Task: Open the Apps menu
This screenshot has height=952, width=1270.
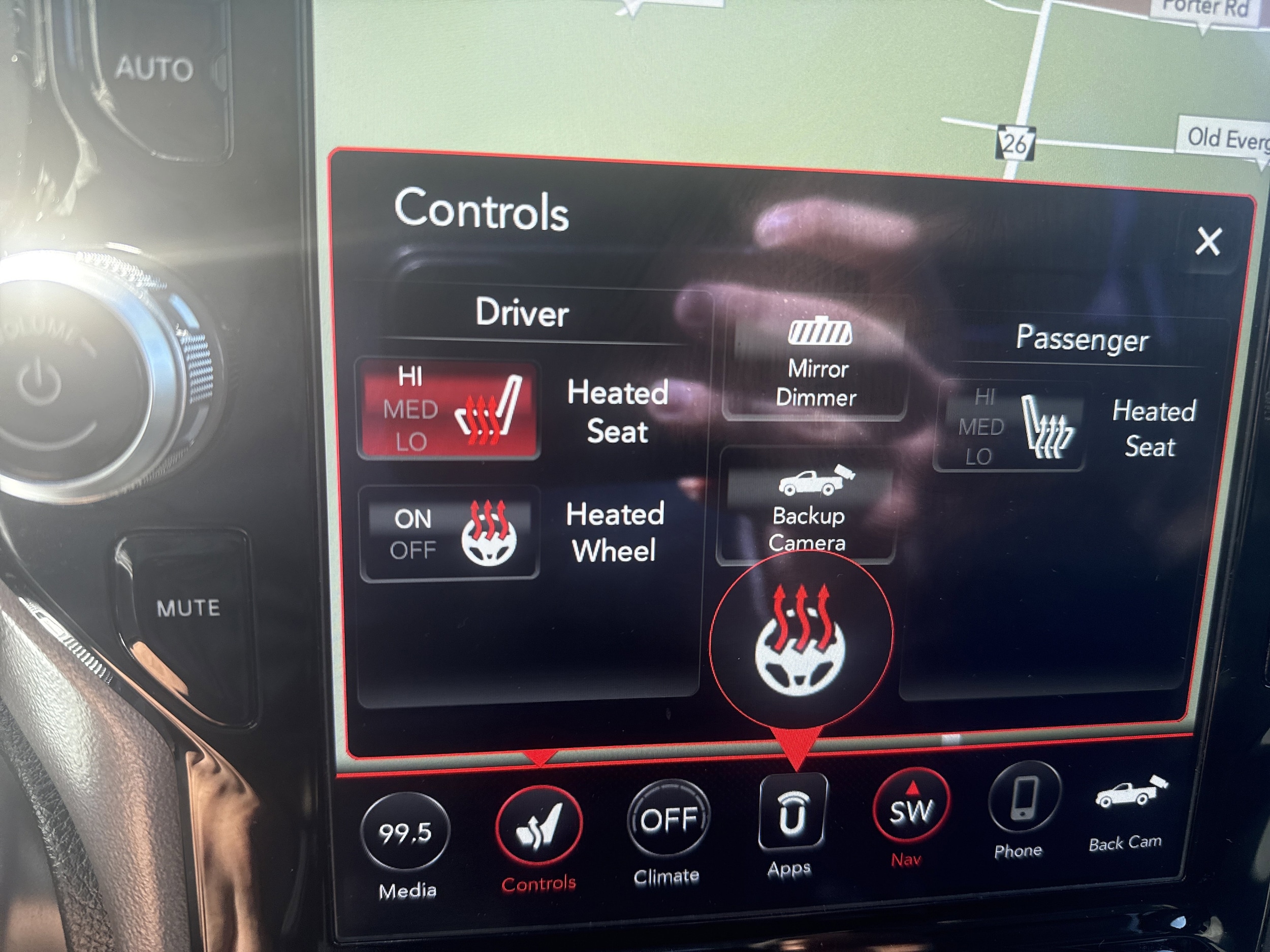Action: (x=792, y=812)
